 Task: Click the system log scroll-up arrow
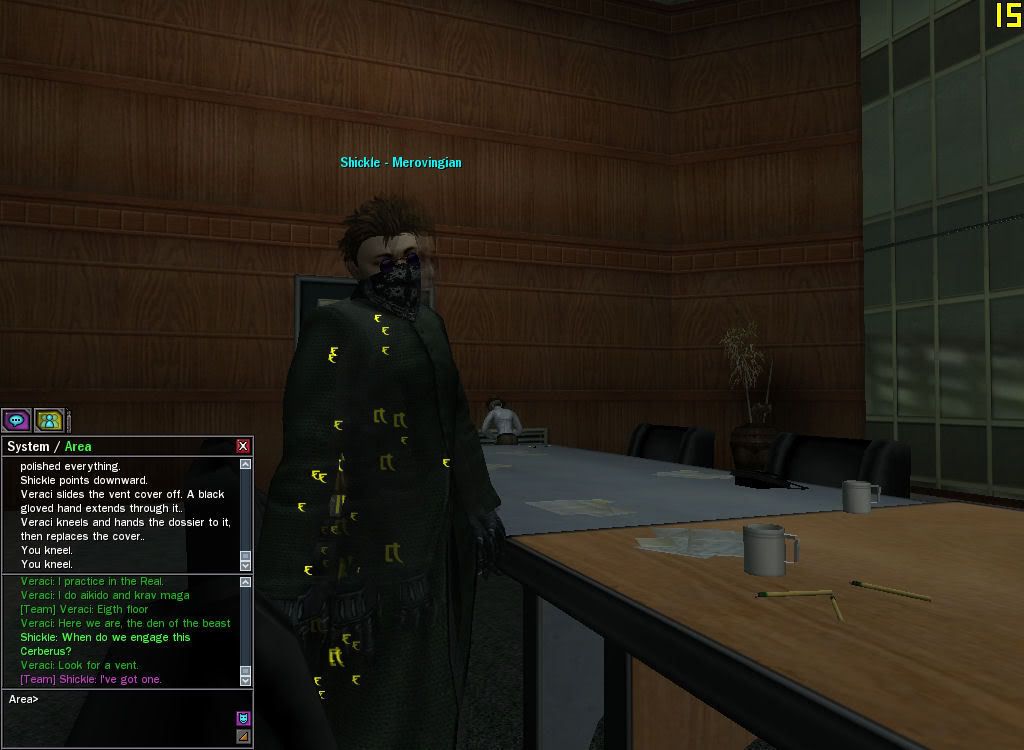point(245,464)
